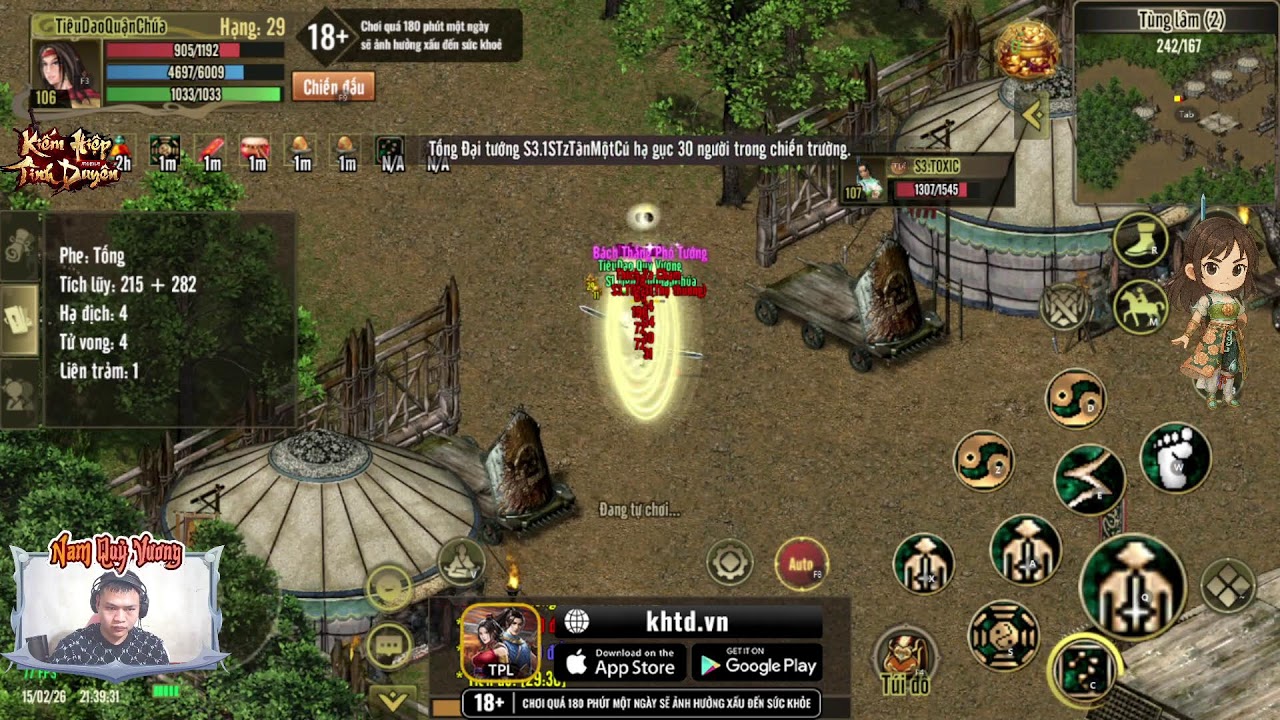
Task: Click the App Store download badge
Action: coord(620,663)
